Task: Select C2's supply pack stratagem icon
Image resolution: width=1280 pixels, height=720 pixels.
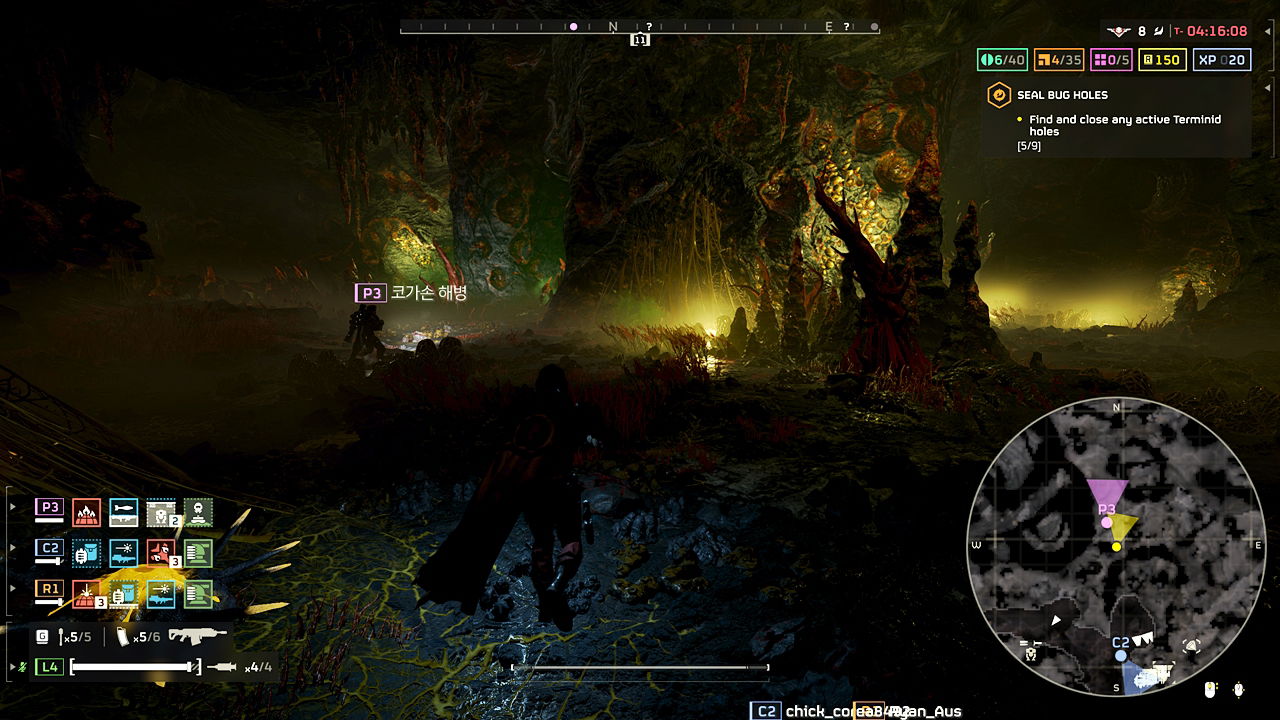Action: [84, 554]
